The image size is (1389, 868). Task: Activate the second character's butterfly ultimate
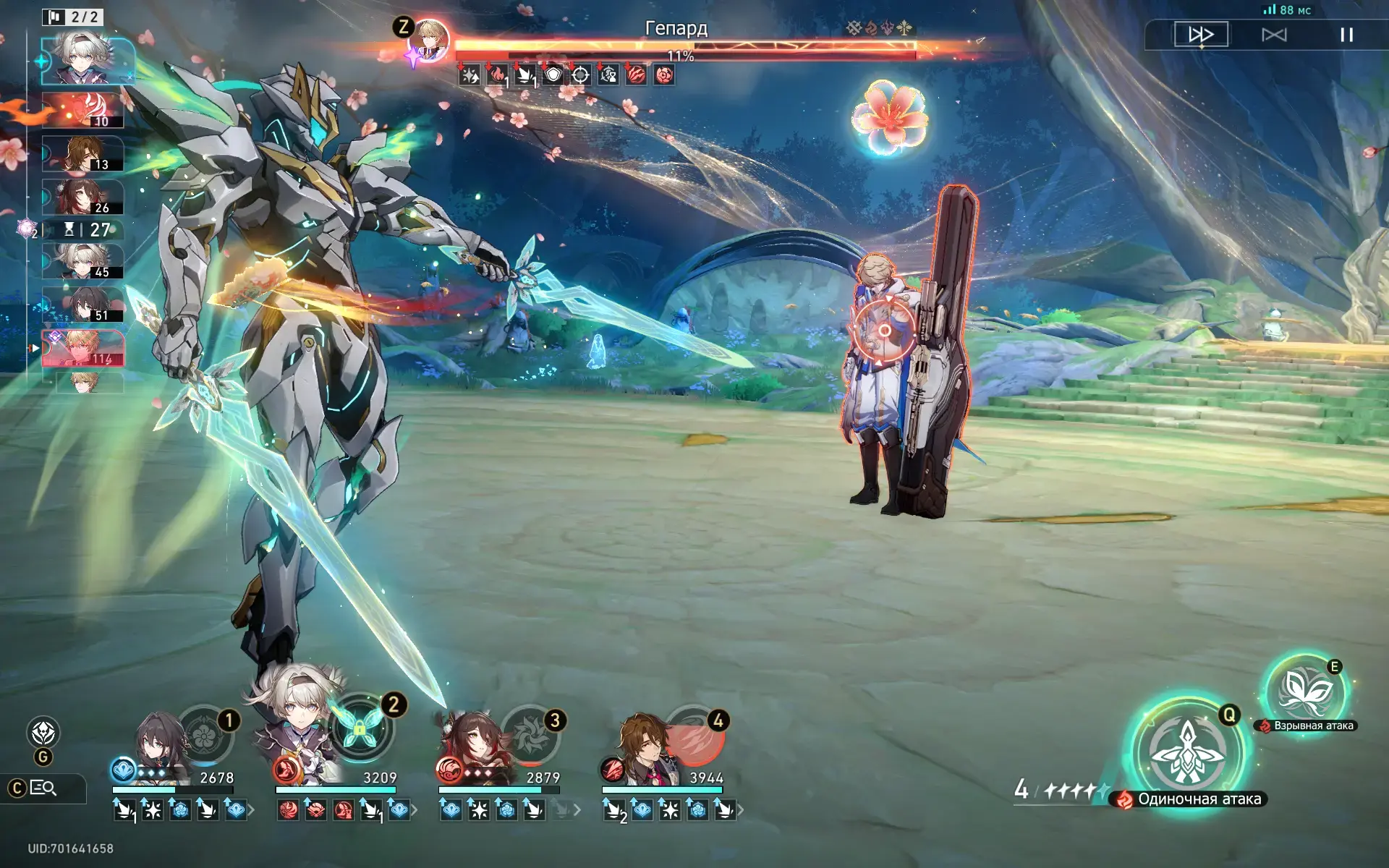360,727
